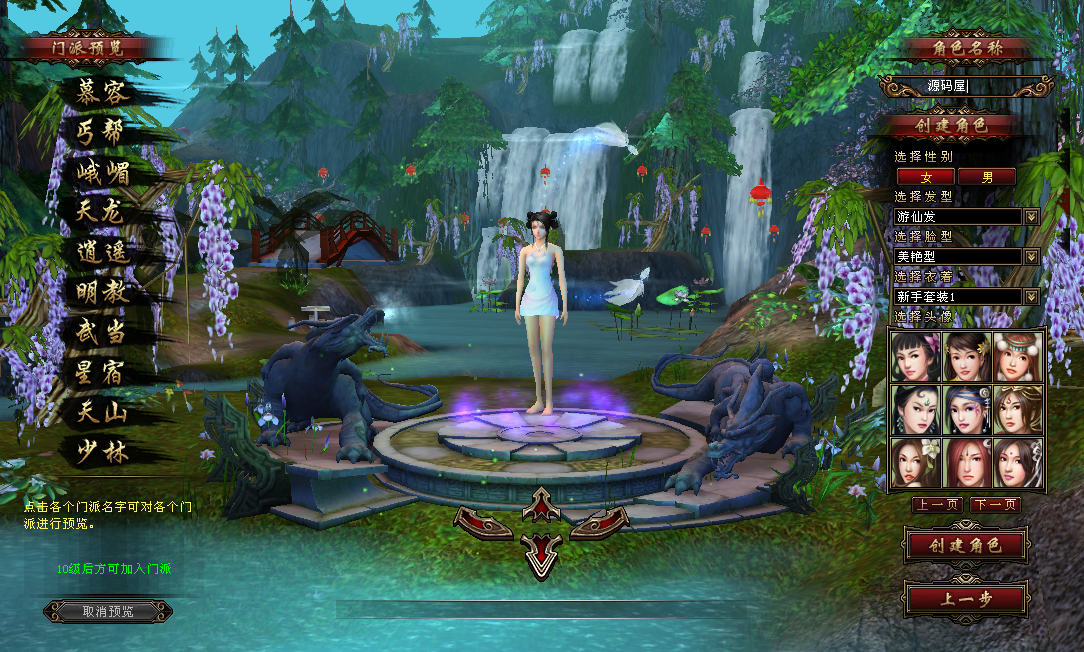Image resolution: width=1084 pixels, height=652 pixels.
Task: Go to next portrait page 下一页
Action: pos(996,505)
